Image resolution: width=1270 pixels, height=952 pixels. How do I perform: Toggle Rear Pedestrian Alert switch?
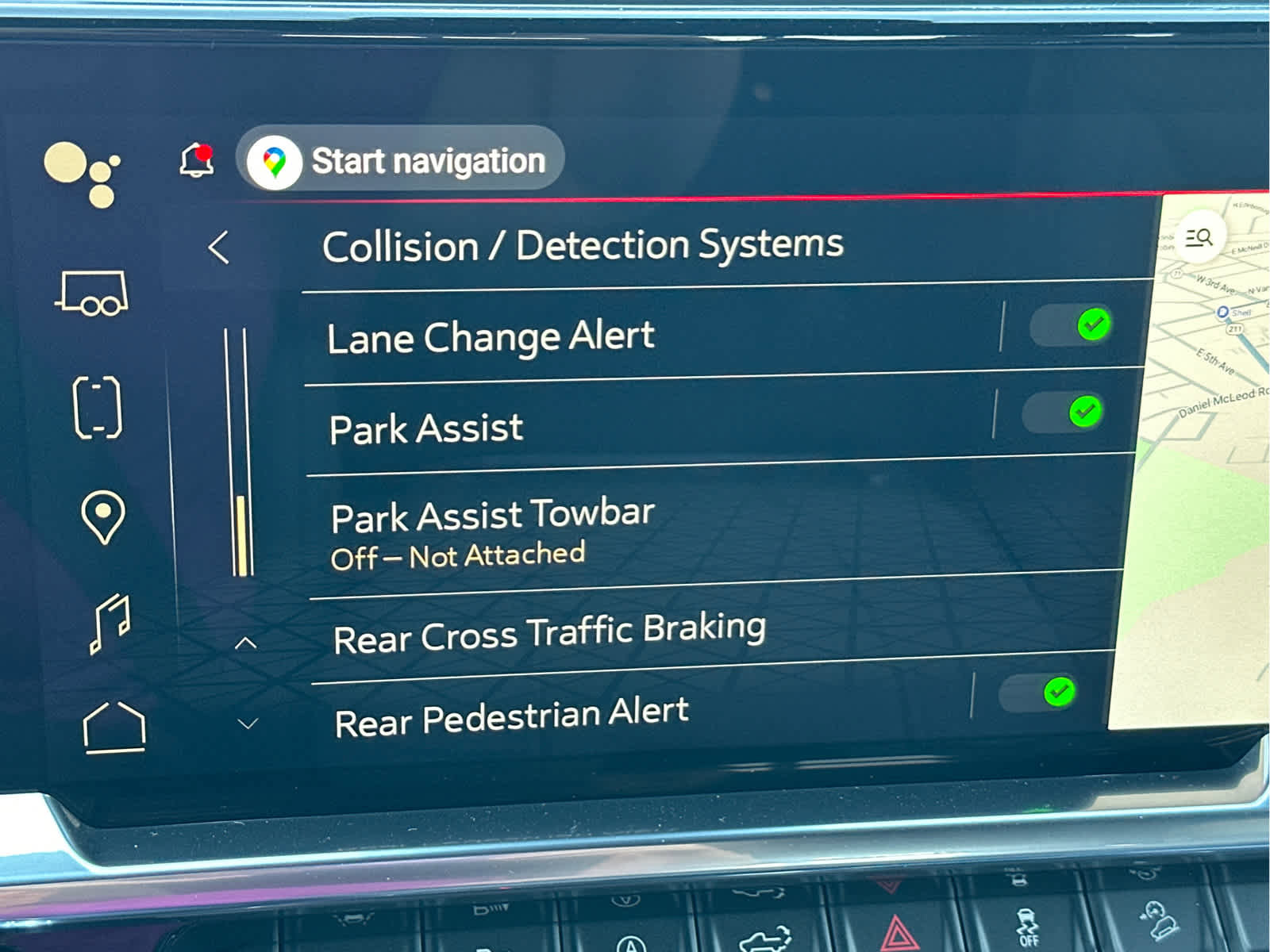1037,693
